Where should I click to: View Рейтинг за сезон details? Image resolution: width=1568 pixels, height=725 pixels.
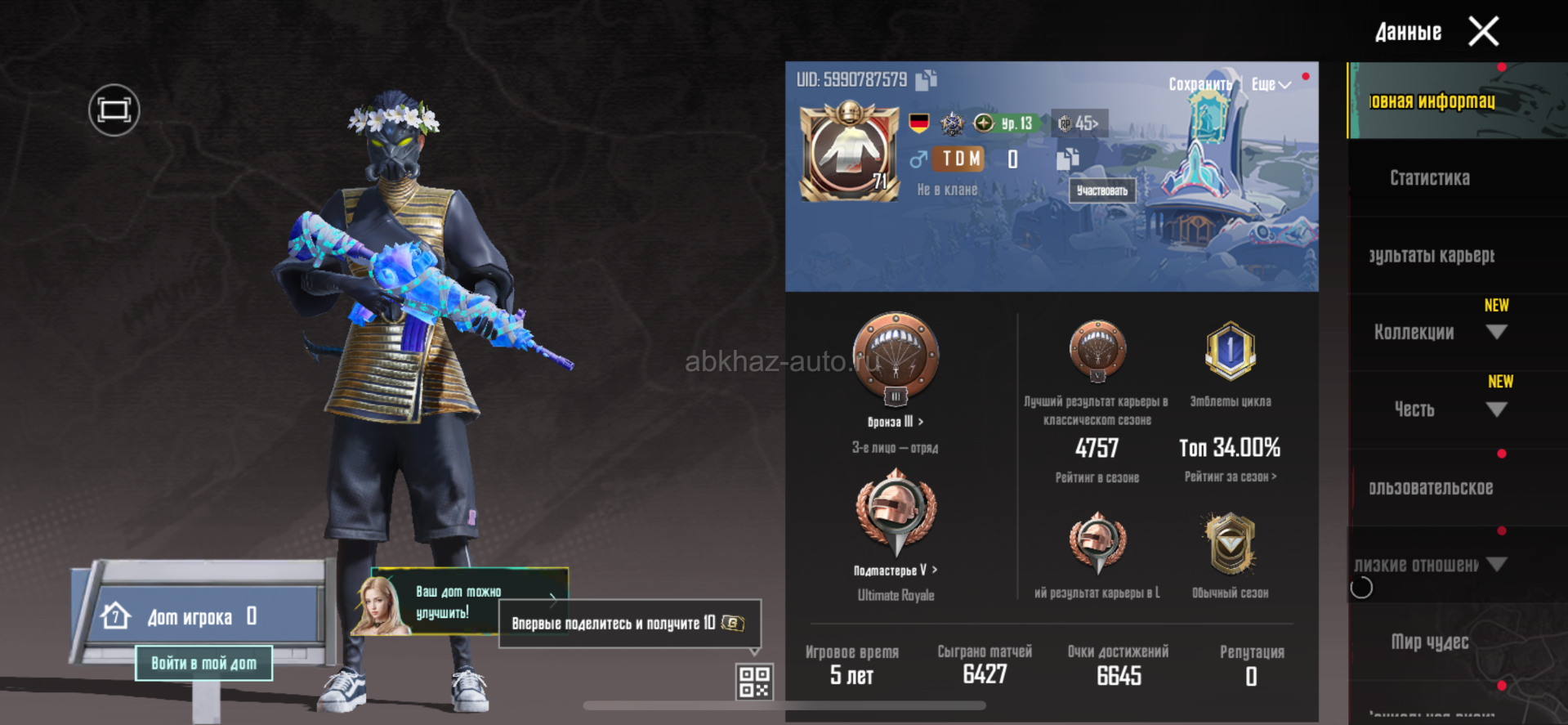pos(1230,477)
